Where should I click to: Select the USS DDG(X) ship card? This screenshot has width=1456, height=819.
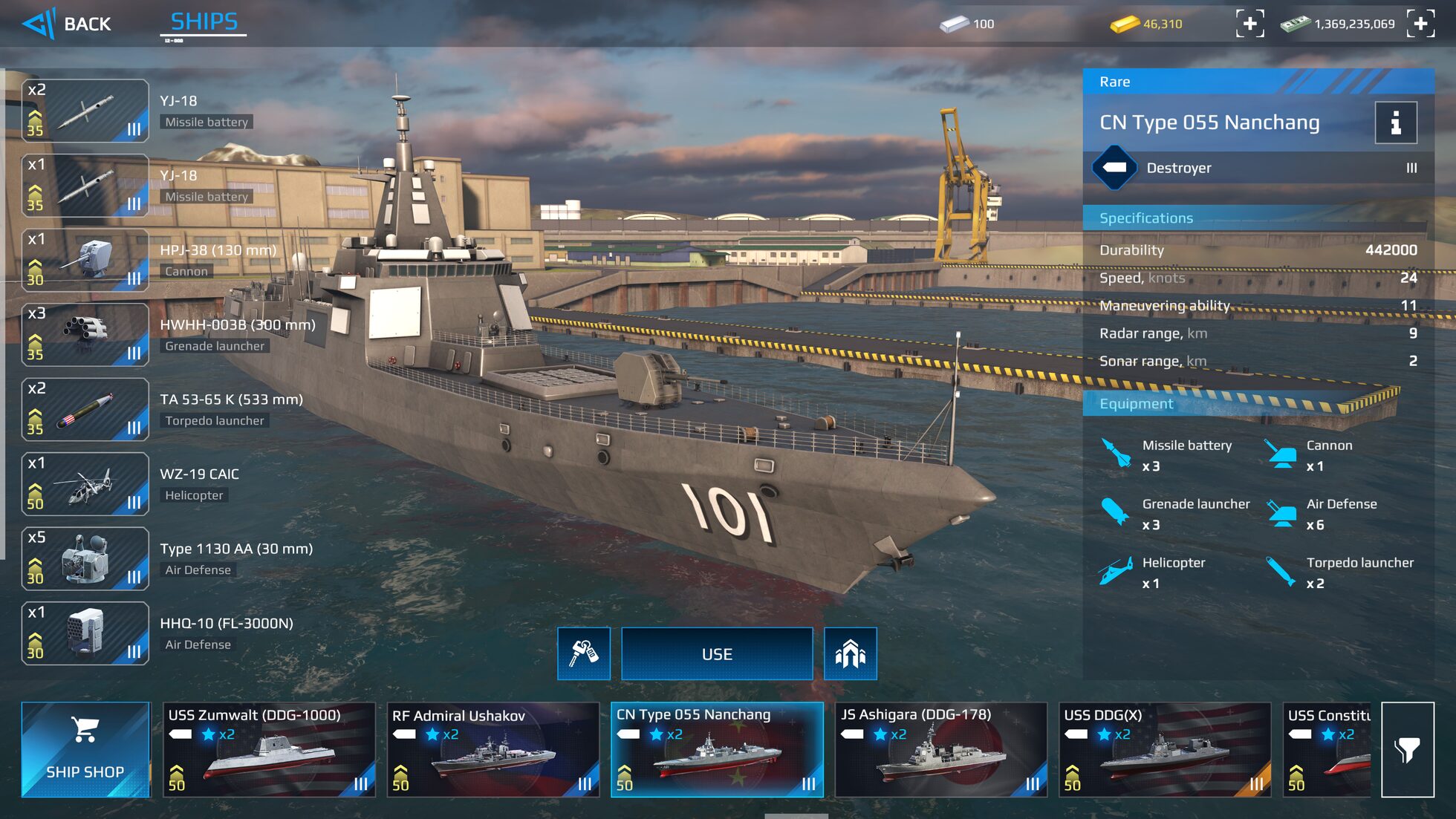tap(1166, 748)
